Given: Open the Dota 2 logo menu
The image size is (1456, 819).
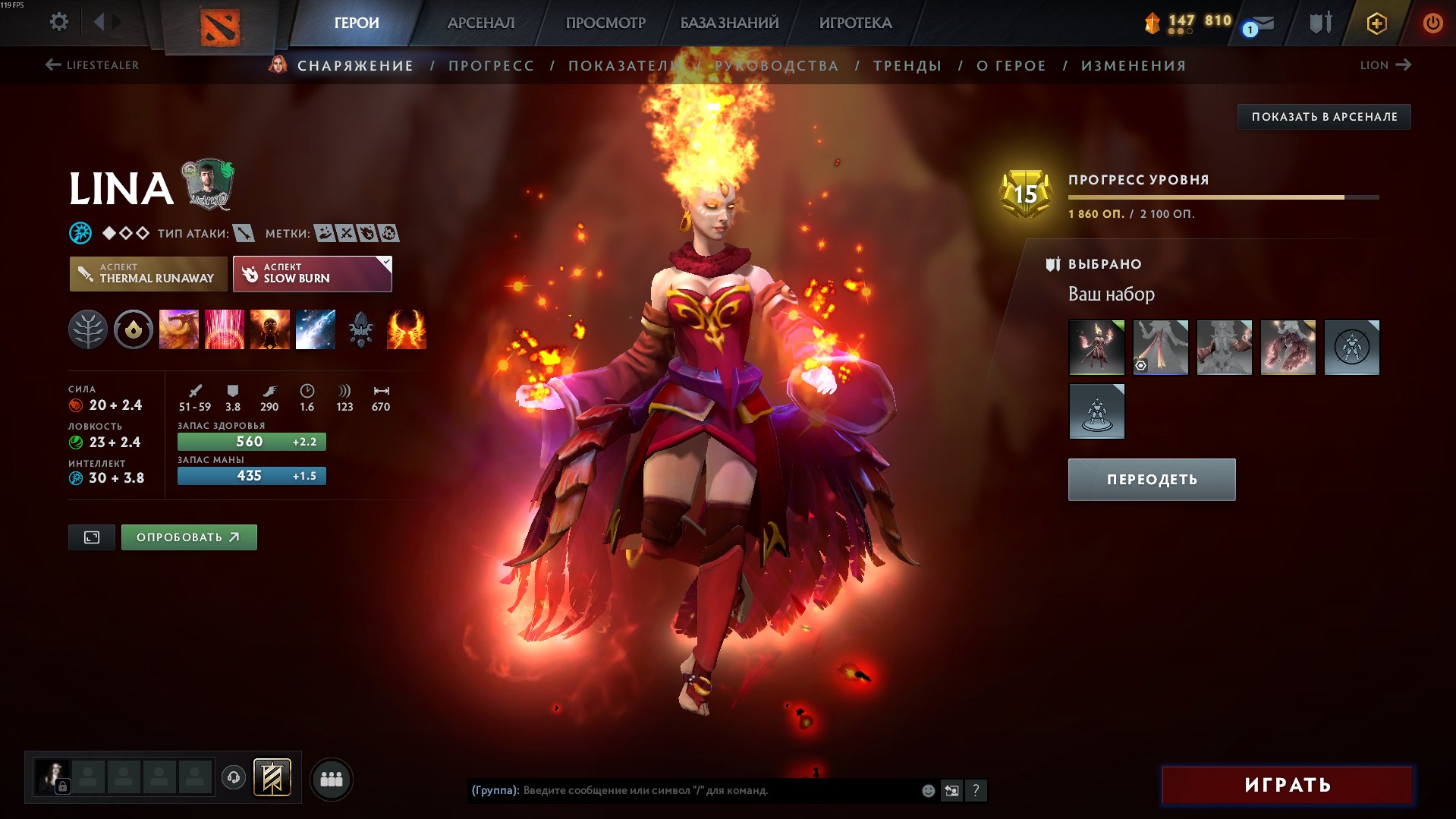Looking at the screenshot, I should 219,22.
